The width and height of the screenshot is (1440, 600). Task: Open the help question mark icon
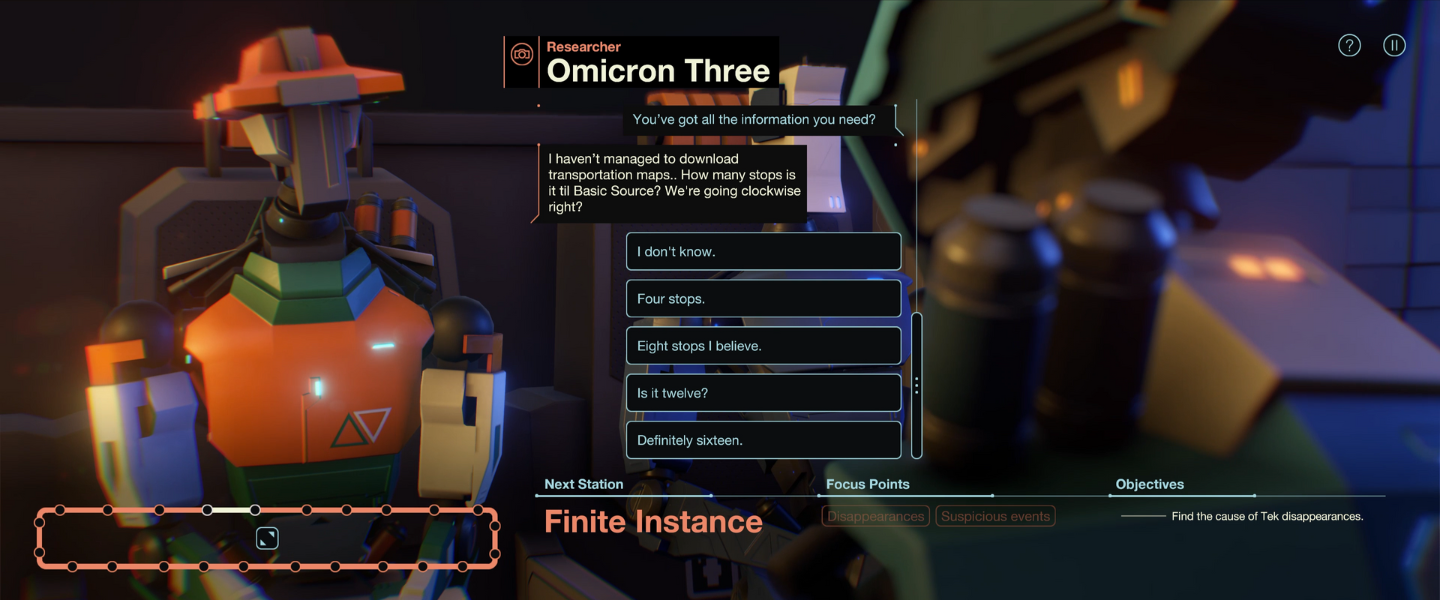(1349, 45)
